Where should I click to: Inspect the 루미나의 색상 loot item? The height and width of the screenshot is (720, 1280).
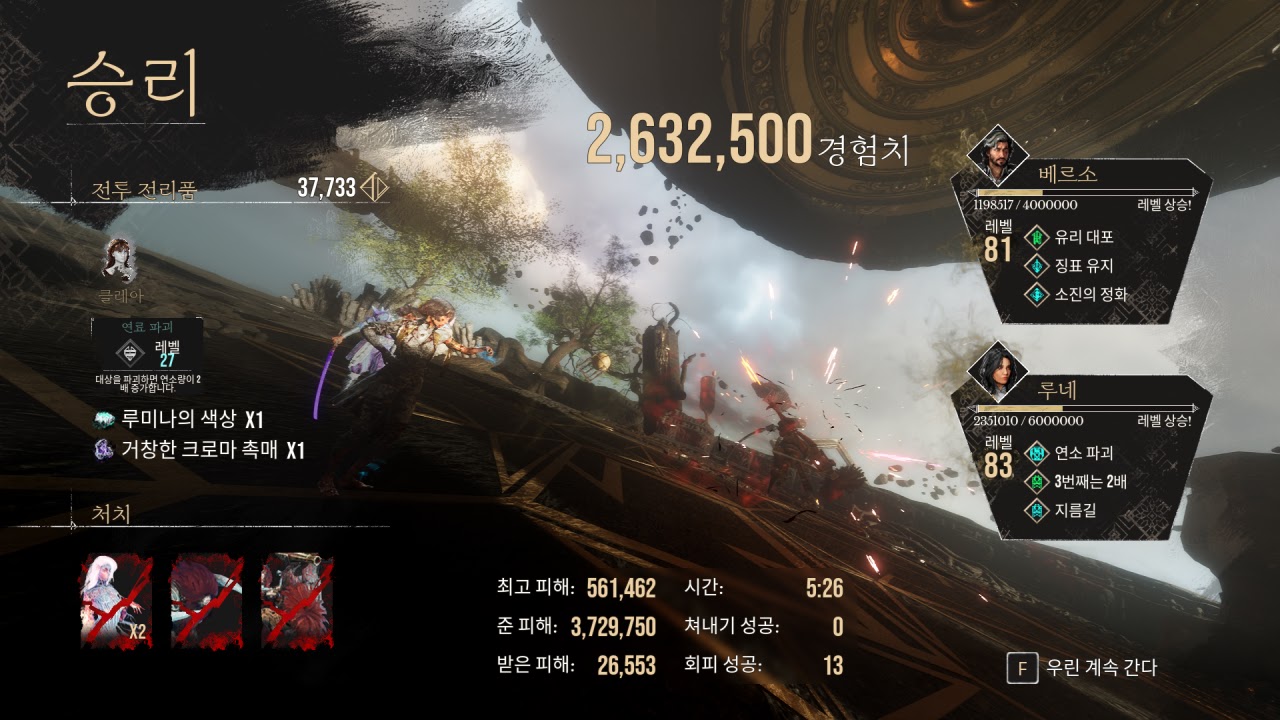pyautogui.click(x=178, y=420)
